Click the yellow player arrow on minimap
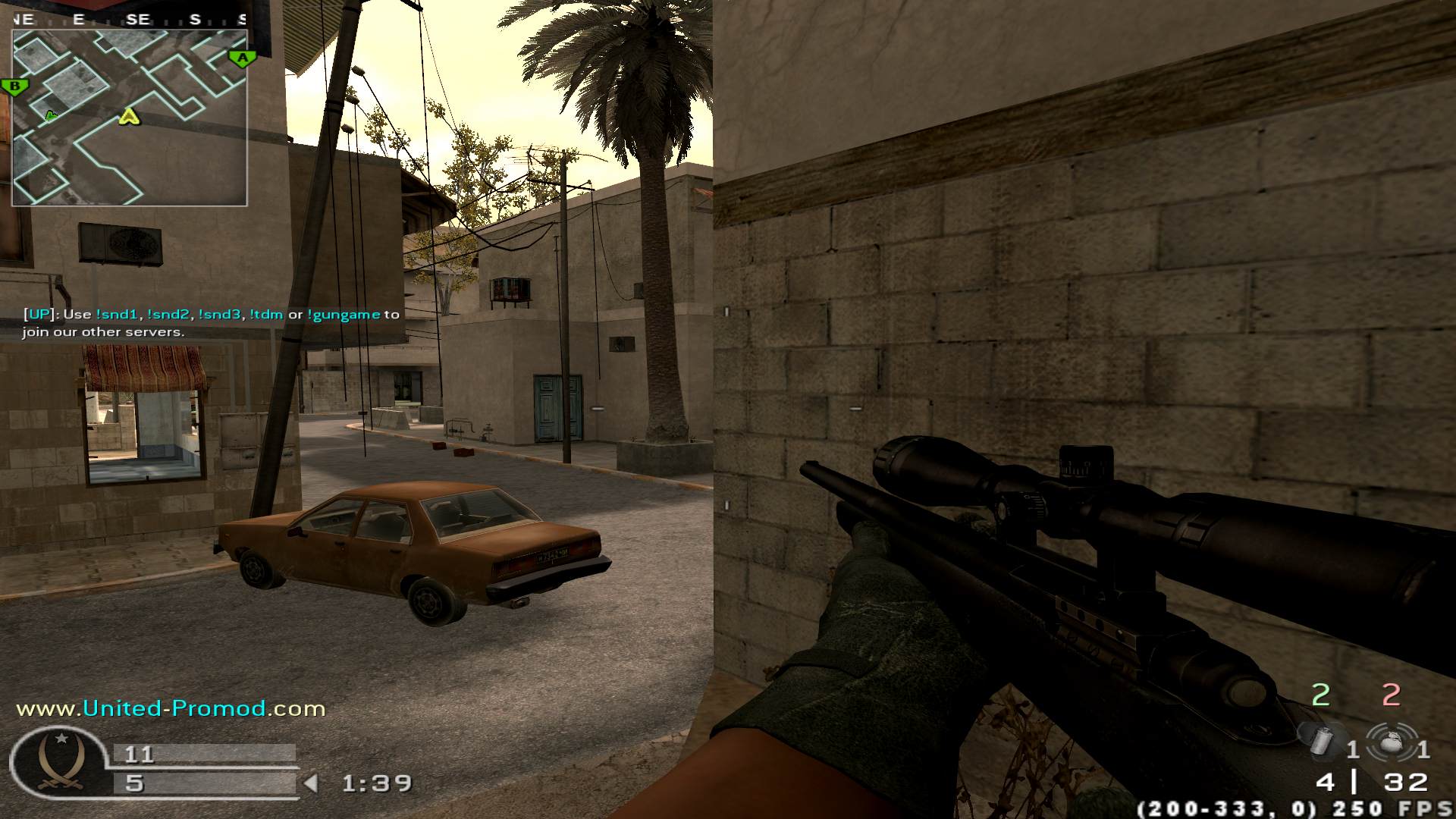Viewport: 1456px width, 819px height. 130,116
